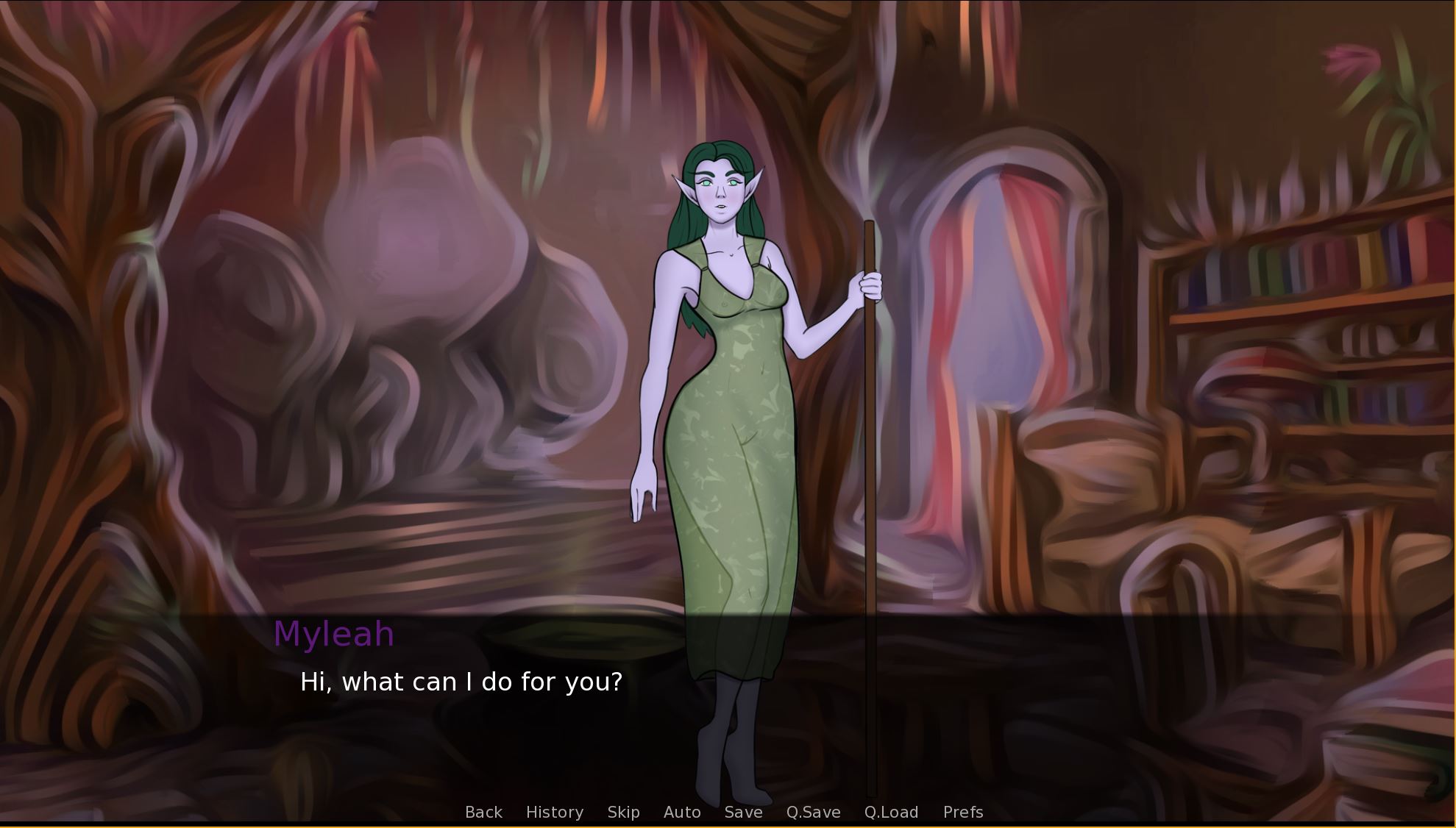The image size is (1456, 828).
Task: Open the Save game menu
Action: (743, 812)
